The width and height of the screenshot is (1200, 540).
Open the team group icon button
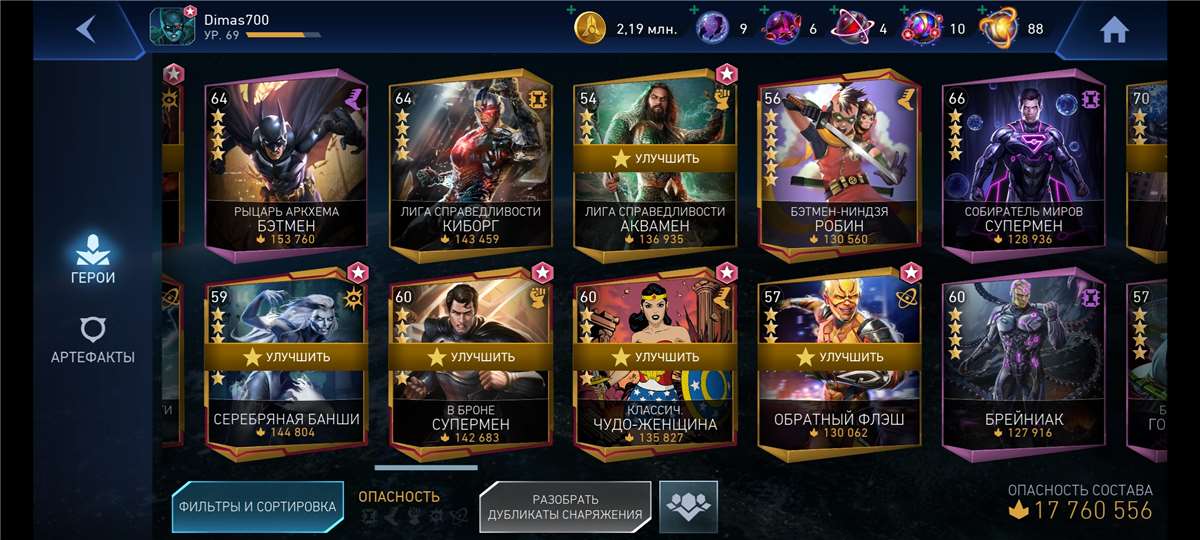689,505
